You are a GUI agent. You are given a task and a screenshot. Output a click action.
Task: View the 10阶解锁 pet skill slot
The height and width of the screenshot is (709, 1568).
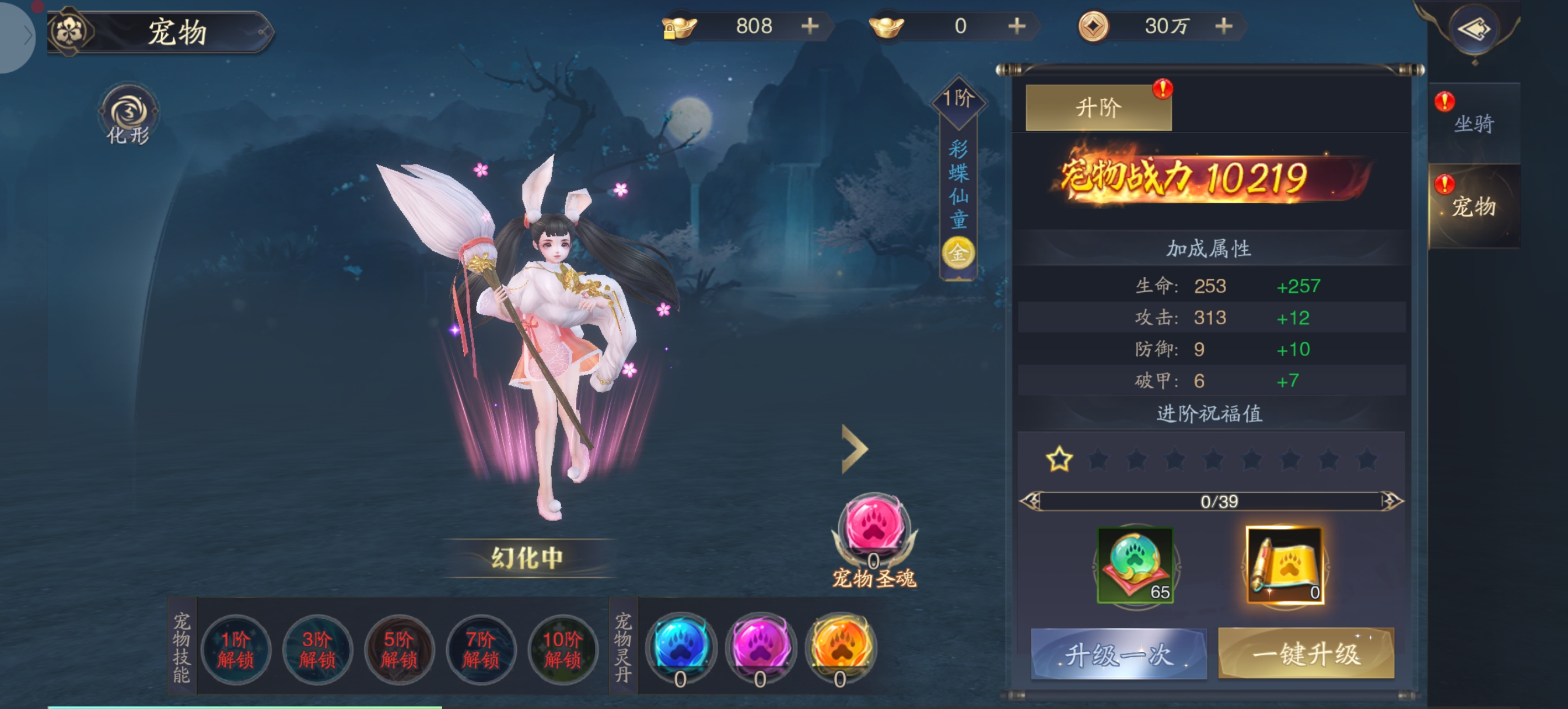562,649
